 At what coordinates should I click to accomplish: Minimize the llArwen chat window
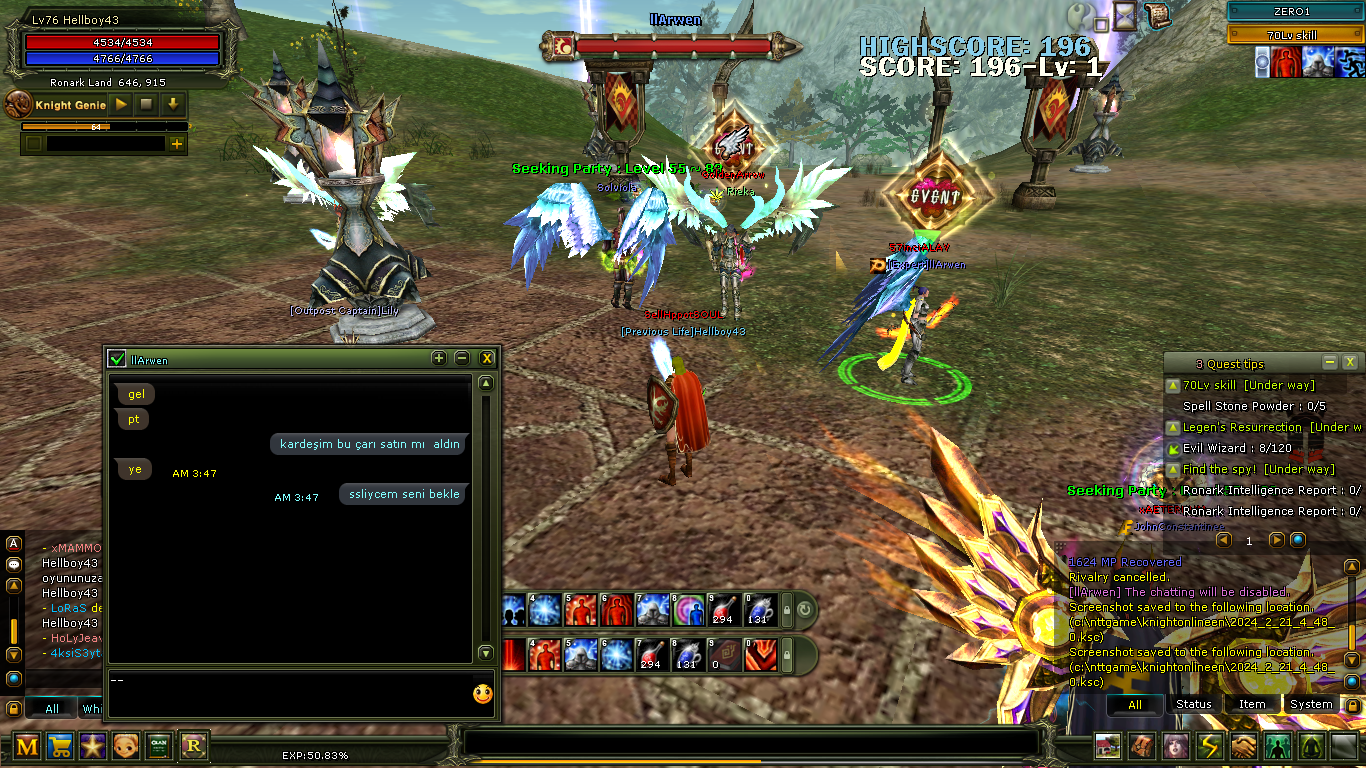coord(462,358)
